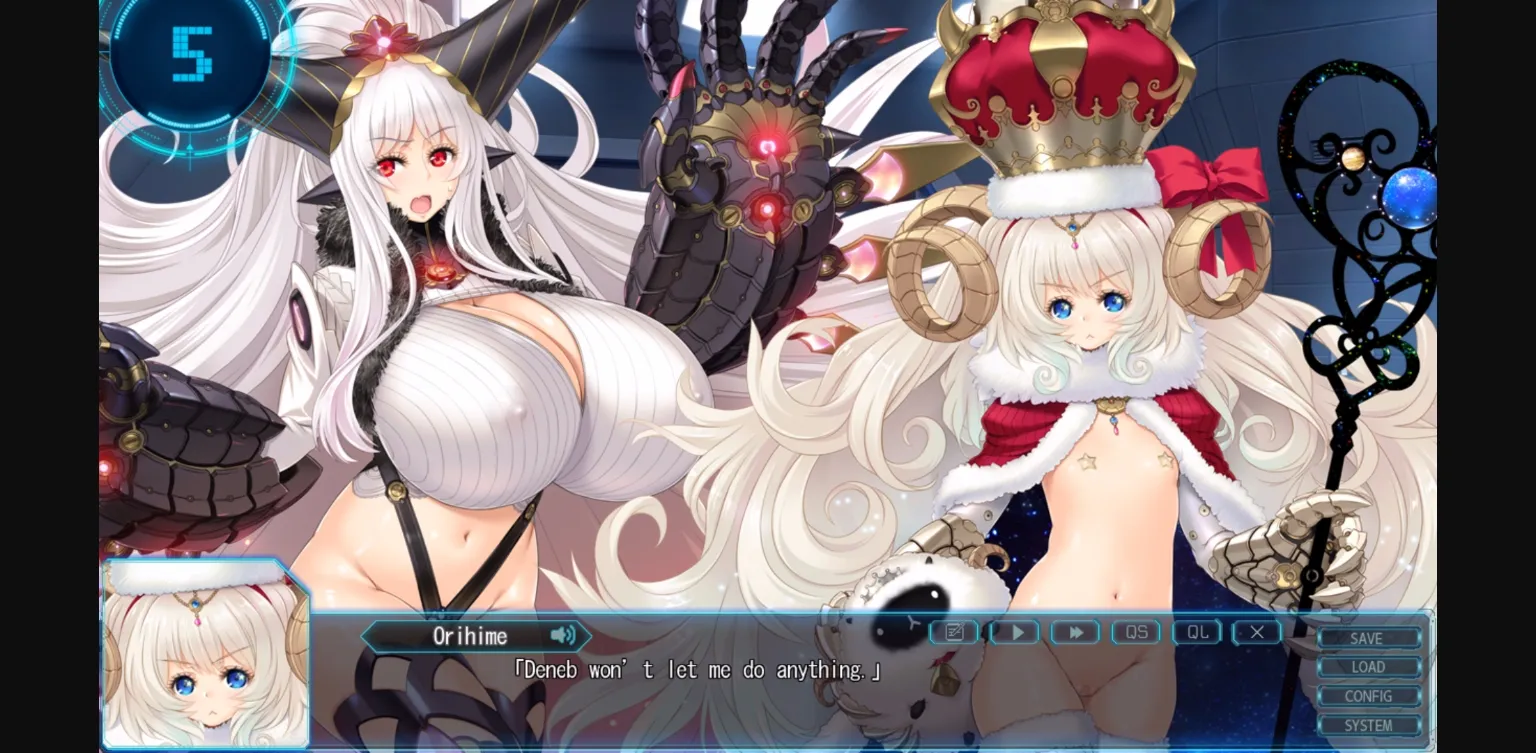Enable auto-play mode with the play icon
The height and width of the screenshot is (753, 1536).
click(x=1014, y=632)
